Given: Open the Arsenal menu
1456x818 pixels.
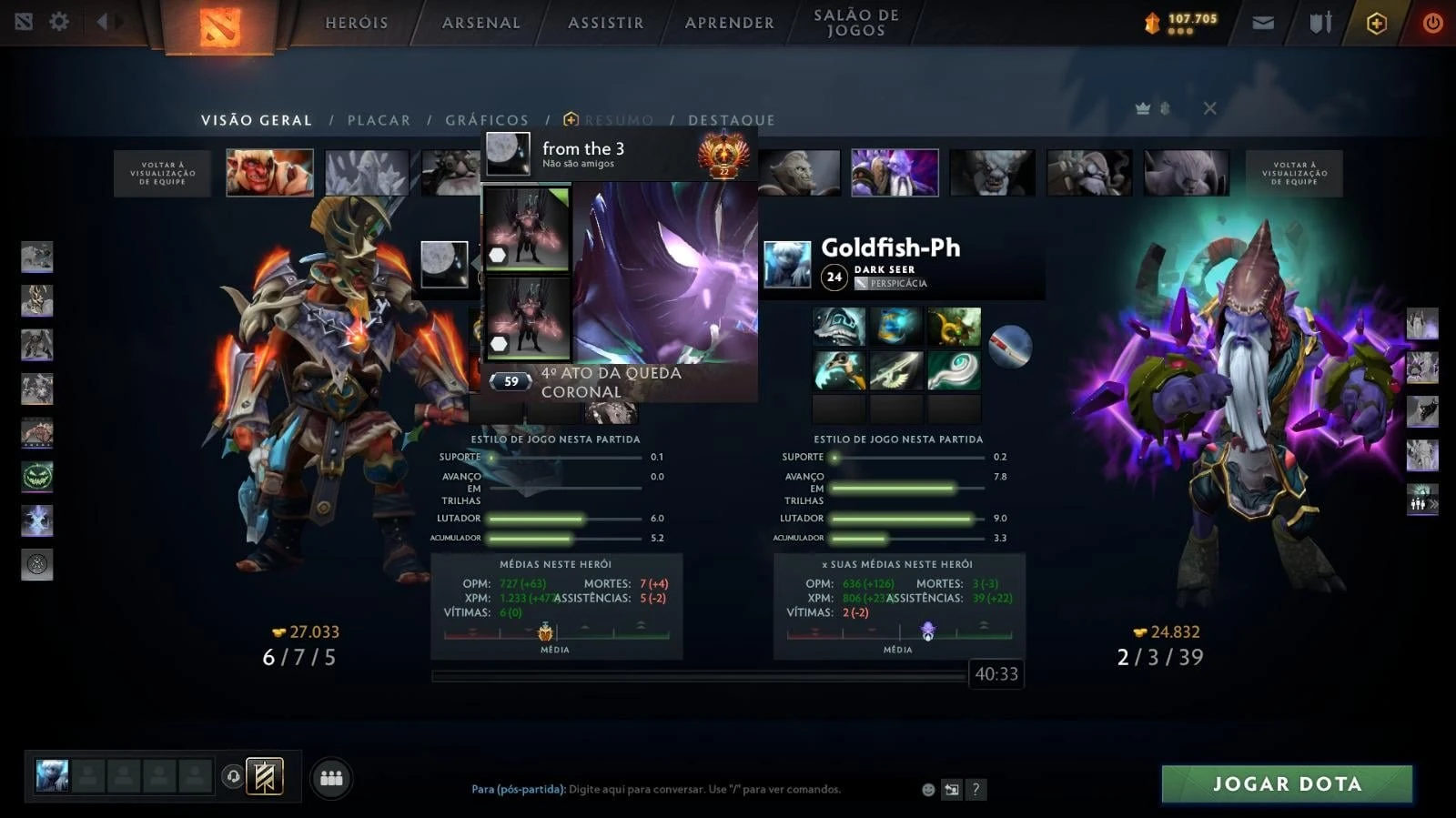Looking at the screenshot, I should click(481, 23).
